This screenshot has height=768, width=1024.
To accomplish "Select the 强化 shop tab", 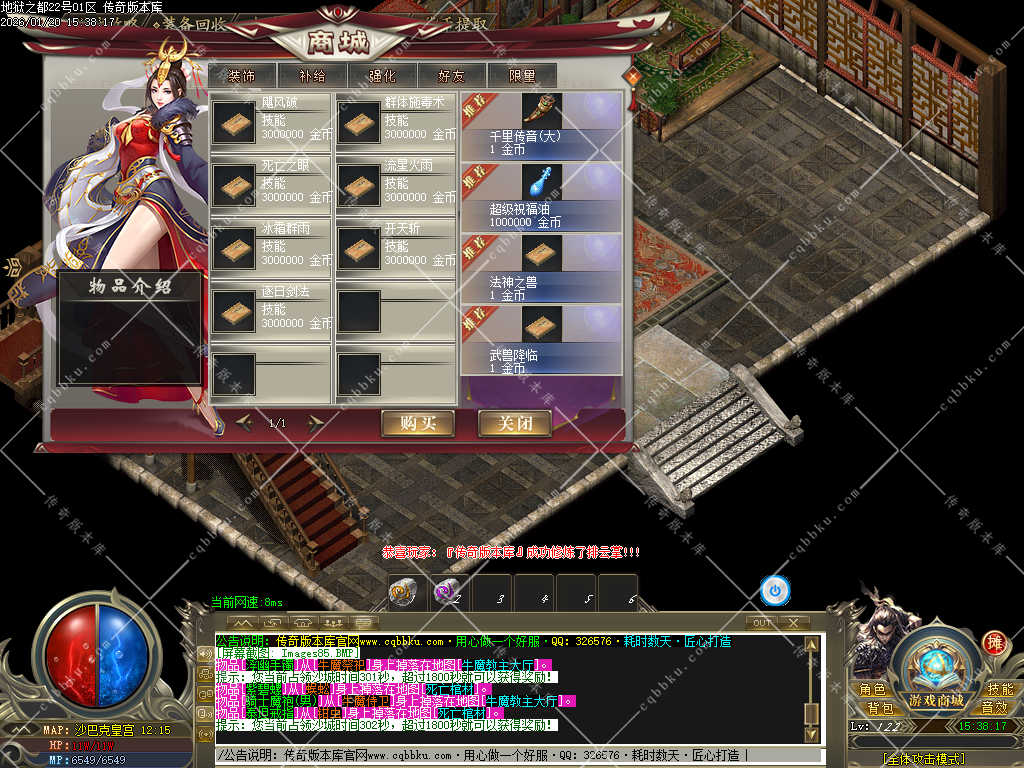I will [381, 75].
